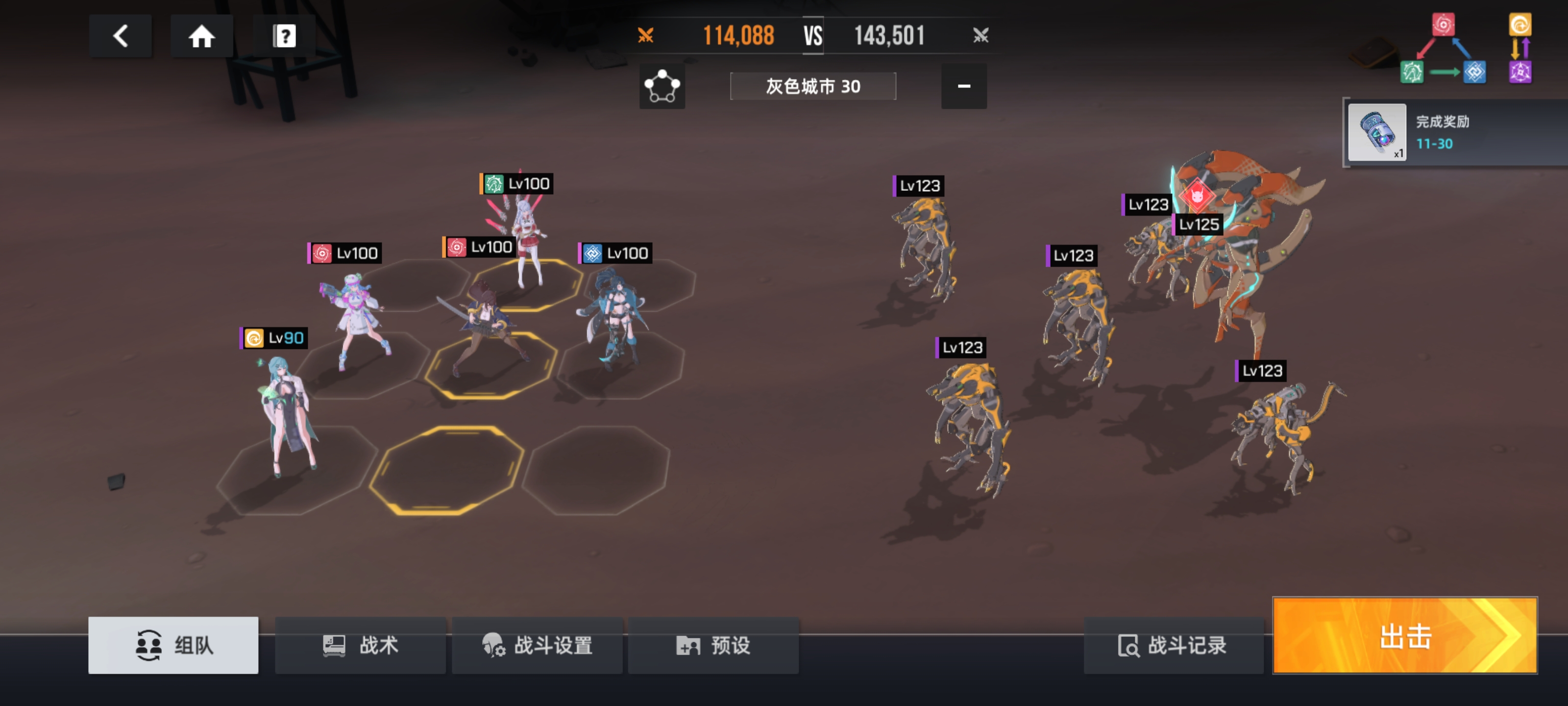The image size is (1568, 706).
Task: Click the 灰色城市 30 stage label
Action: 812,86
